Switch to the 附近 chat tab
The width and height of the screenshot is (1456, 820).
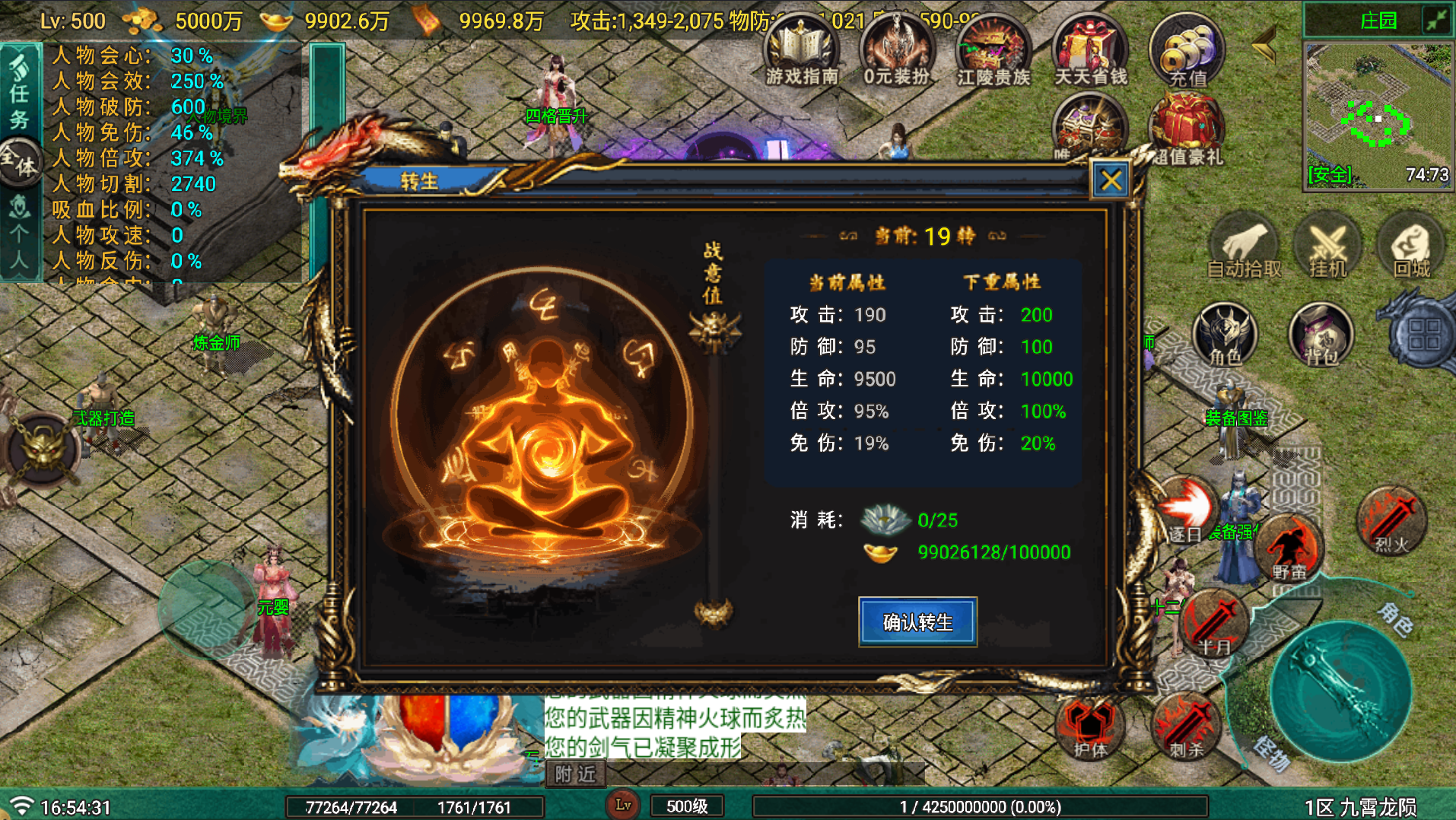[x=575, y=774]
